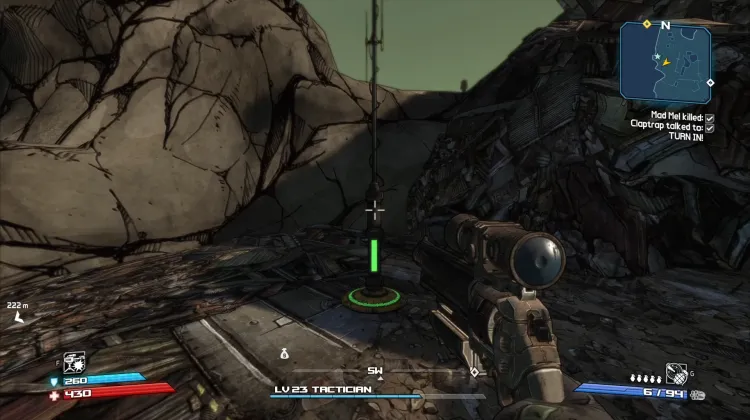This screenshot has height=420, width=750.
Task: Toggle the Claptrap talked to checkbox
Action: [x=709, y=127]
